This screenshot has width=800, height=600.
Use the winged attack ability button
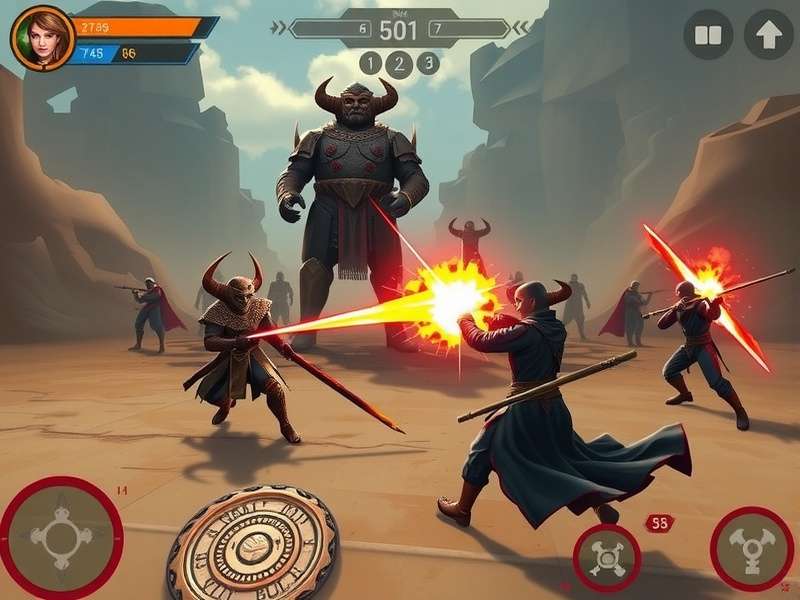pyautogui.click(x=751, y=548)
